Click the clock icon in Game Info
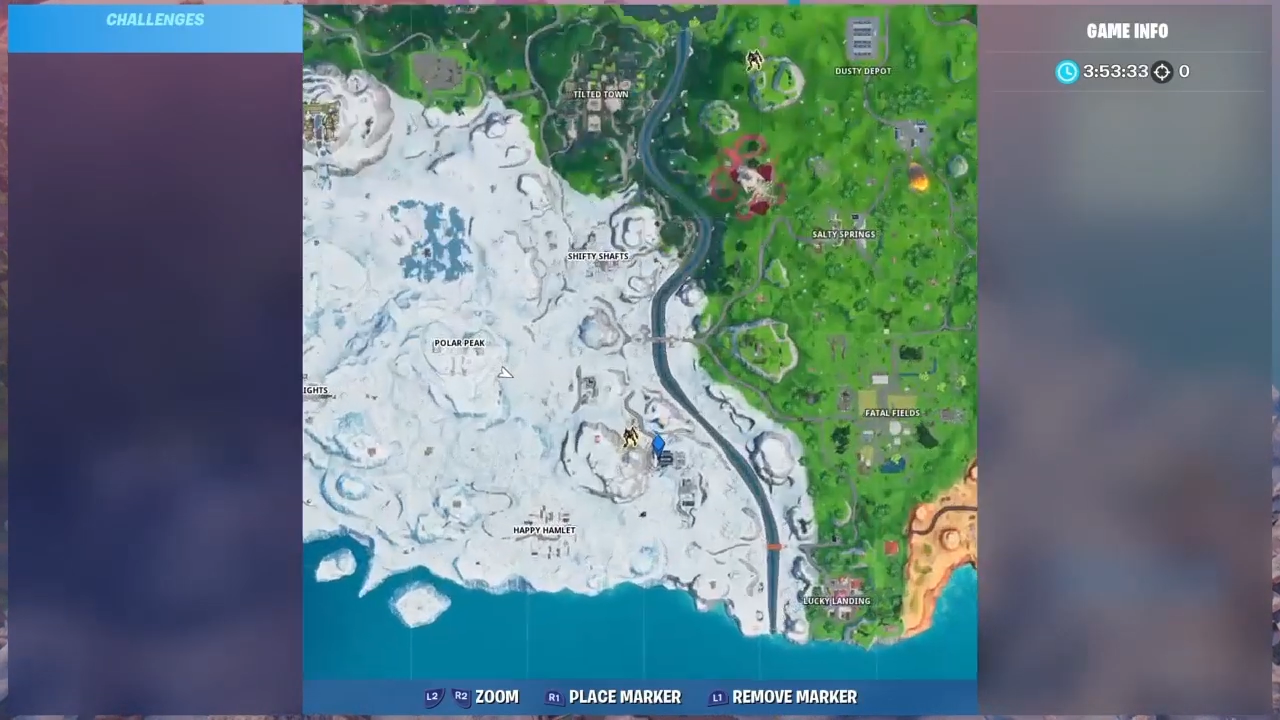Image resolution: width=1280 pixels, height=720 pixels. (1066, 71)
